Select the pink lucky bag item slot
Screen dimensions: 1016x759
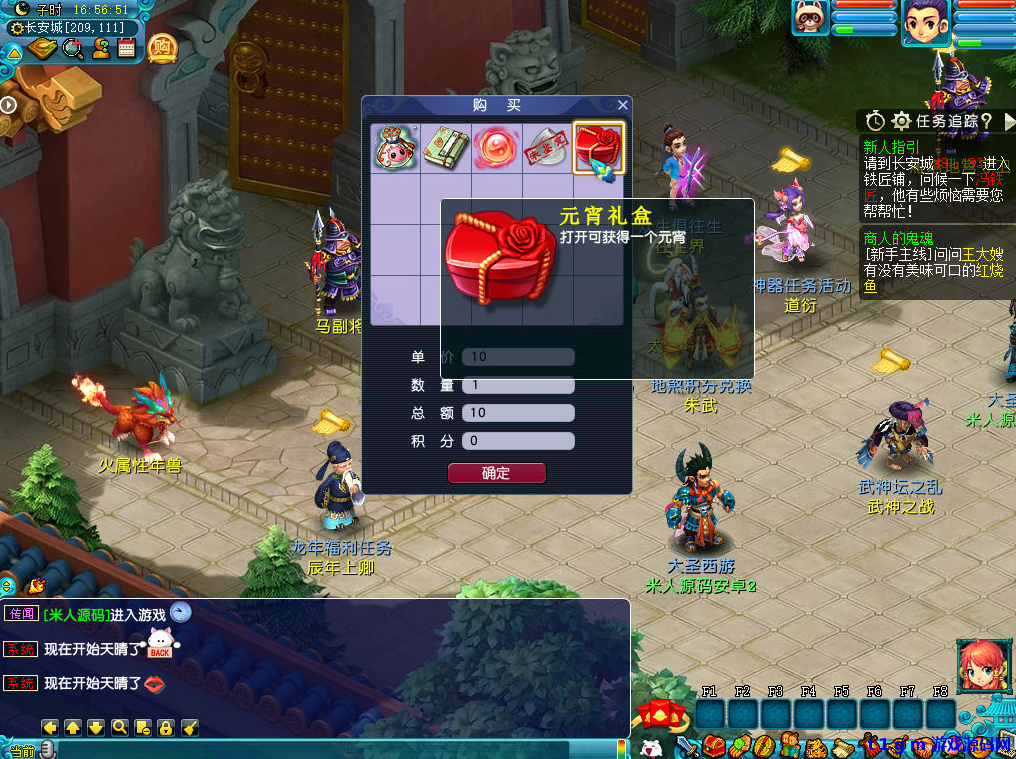point(396,148)
